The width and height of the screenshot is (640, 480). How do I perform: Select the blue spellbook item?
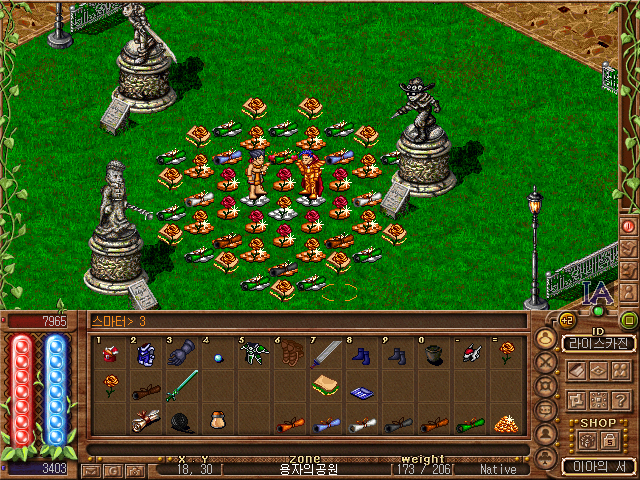(x=361, y=393)
